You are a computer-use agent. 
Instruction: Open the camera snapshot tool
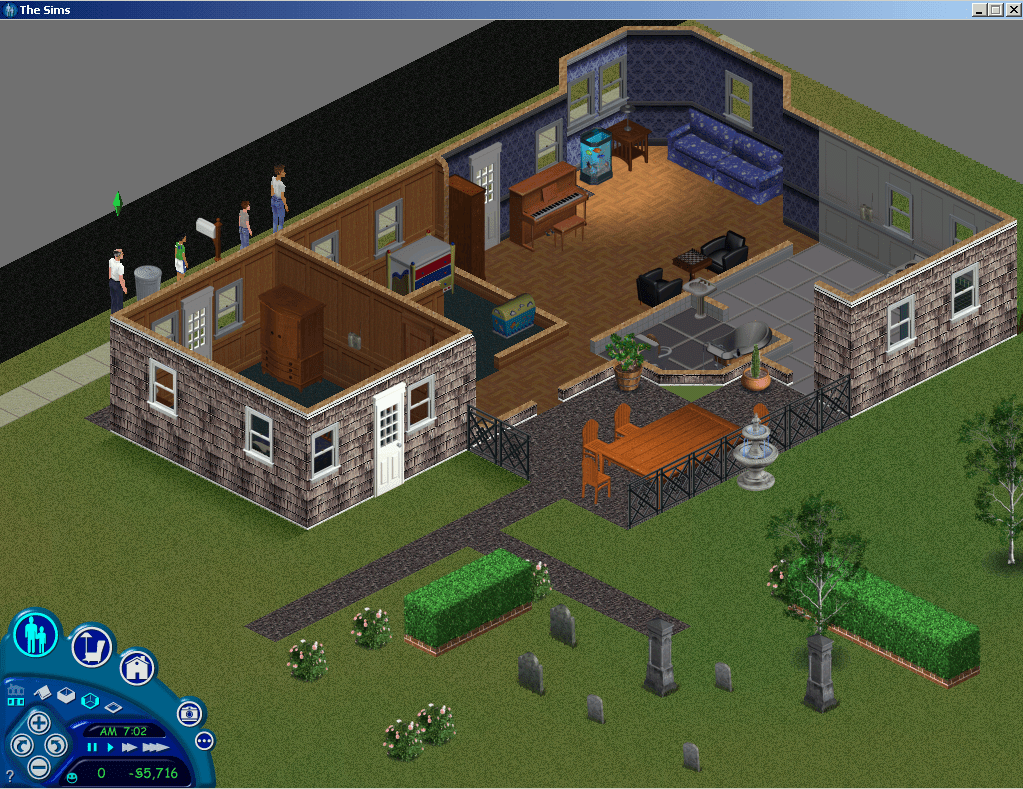pyautogui.click(x=189, y=713)
